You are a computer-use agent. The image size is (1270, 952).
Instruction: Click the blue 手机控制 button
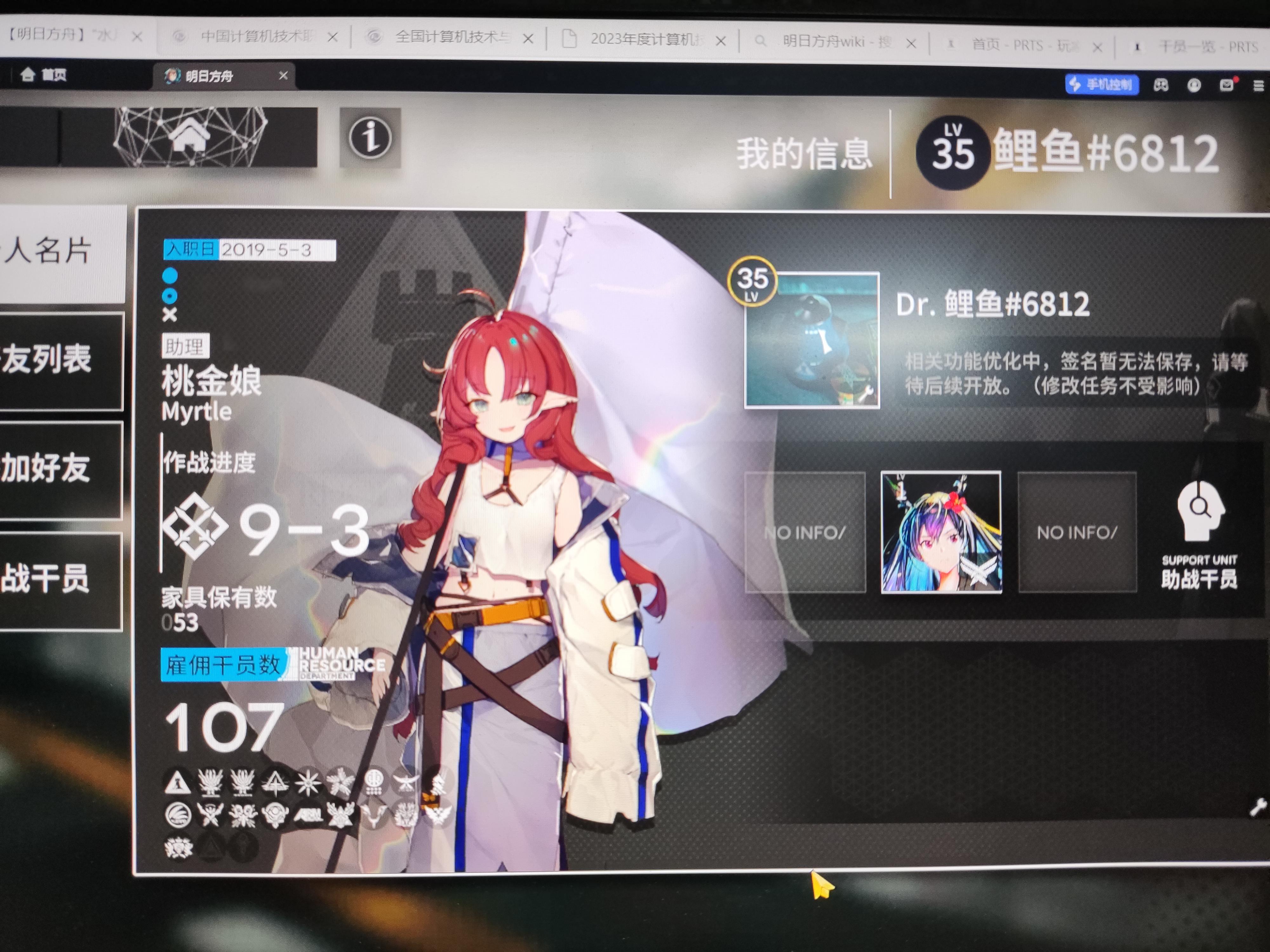click(x=1103, y=84)
